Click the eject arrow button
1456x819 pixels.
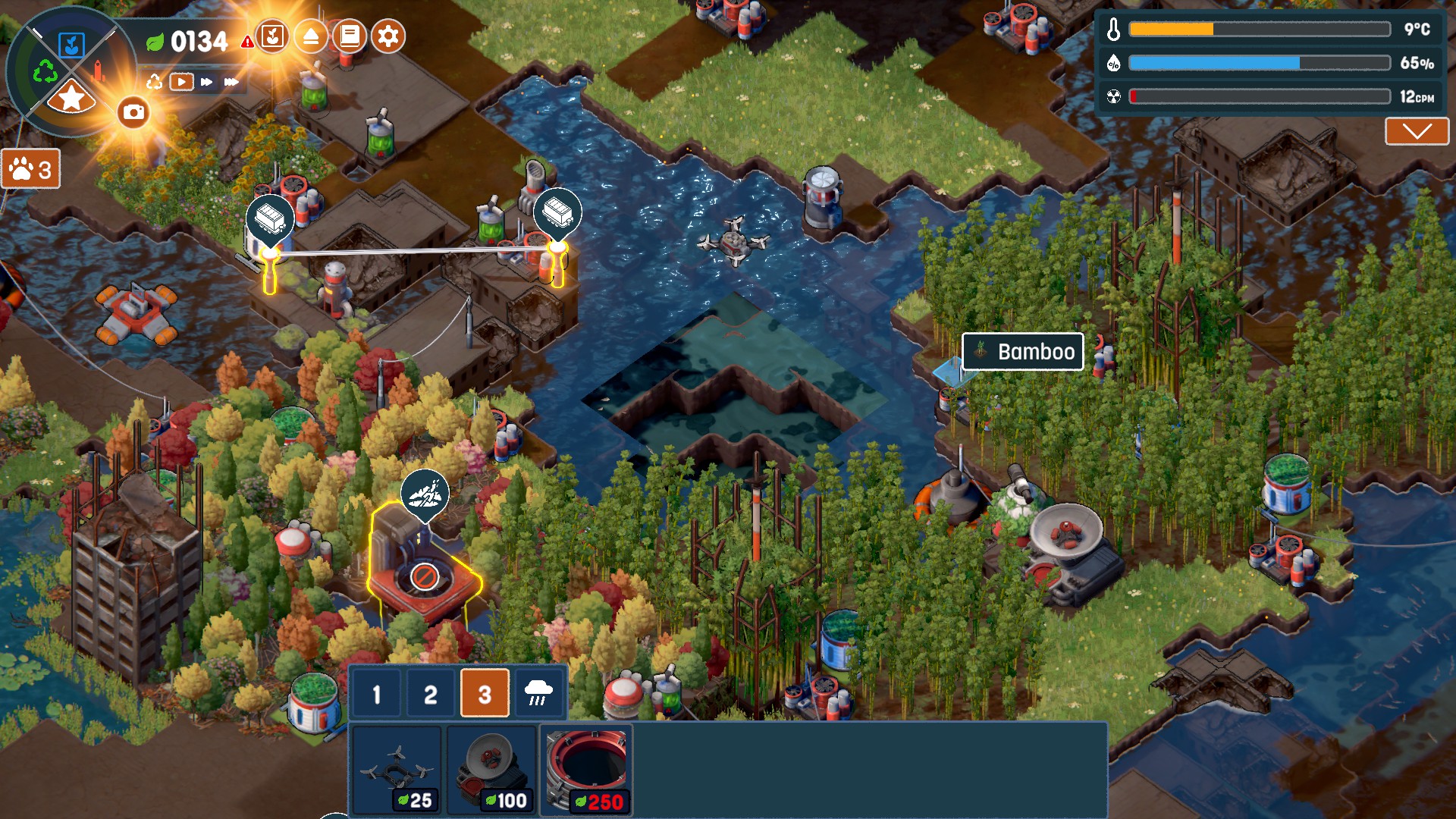(310, 36)
